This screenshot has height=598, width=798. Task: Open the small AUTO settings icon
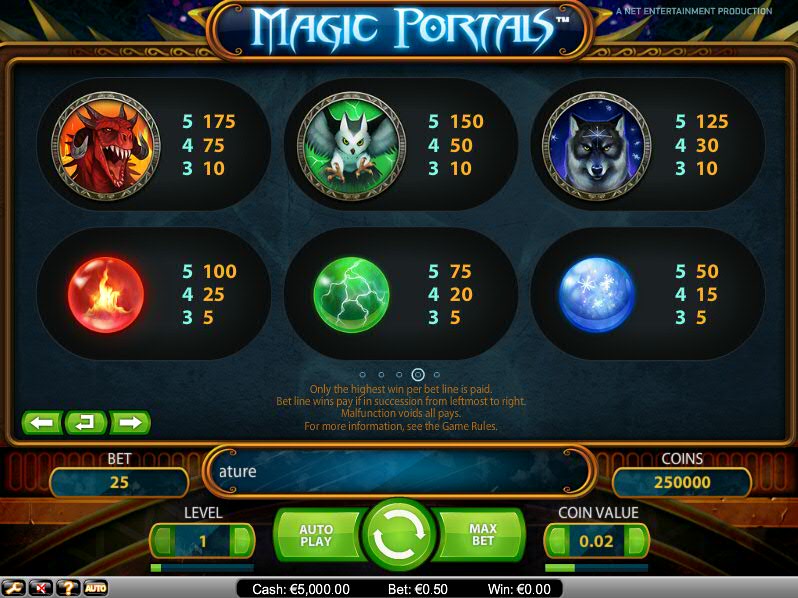[x=95, y=588]
